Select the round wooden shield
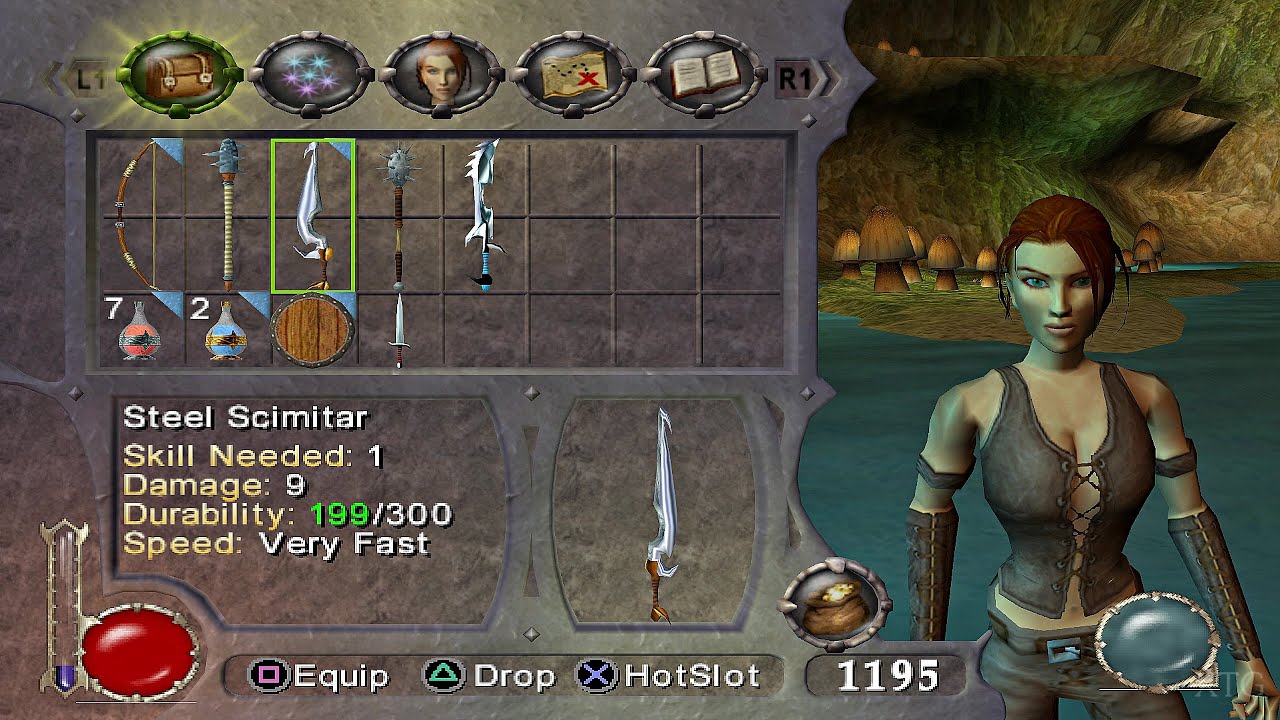This screenshot has height=720, width=1280. point(313,330)
